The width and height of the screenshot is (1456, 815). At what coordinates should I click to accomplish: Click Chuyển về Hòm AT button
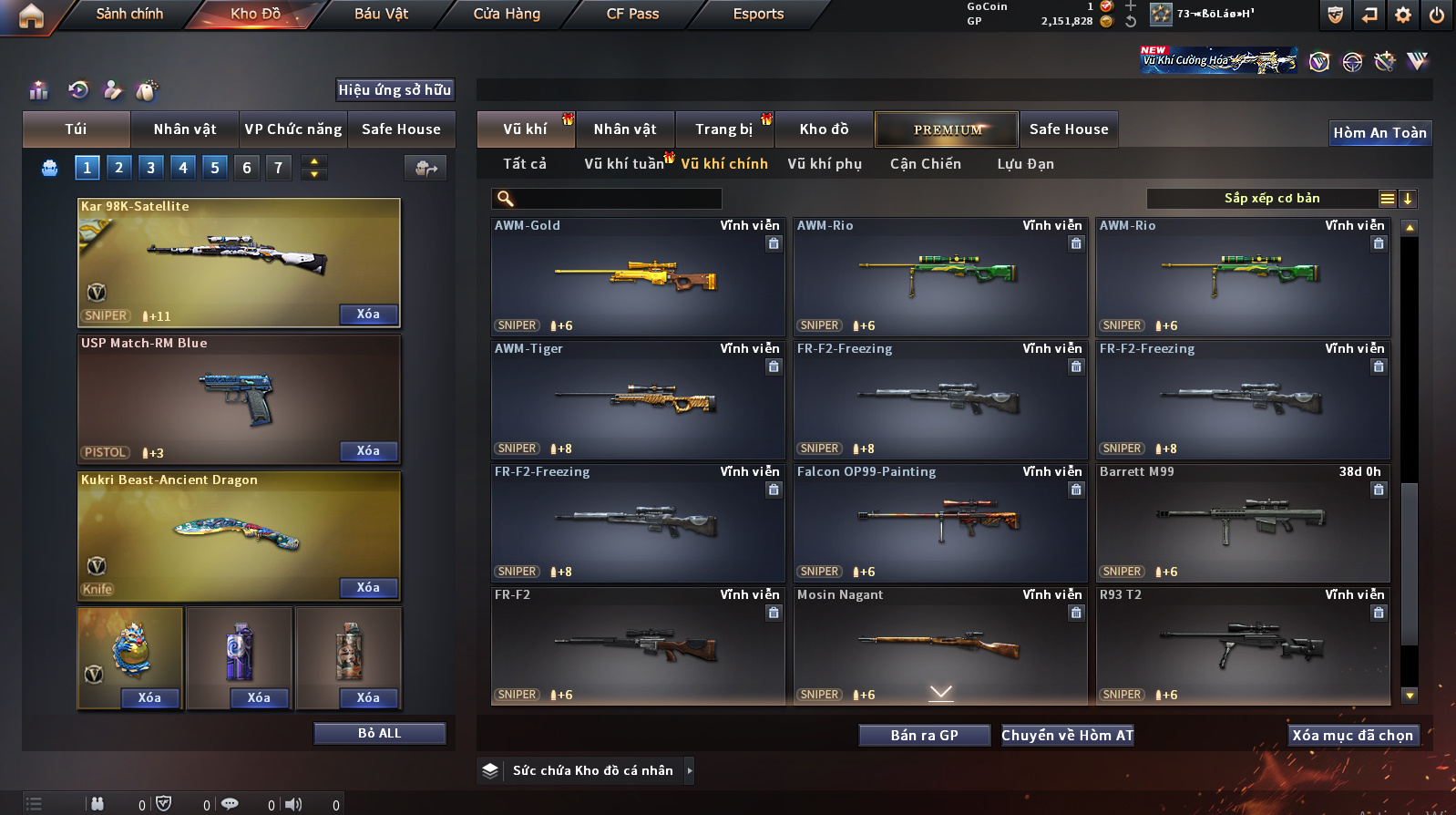tap(1067, 736)
